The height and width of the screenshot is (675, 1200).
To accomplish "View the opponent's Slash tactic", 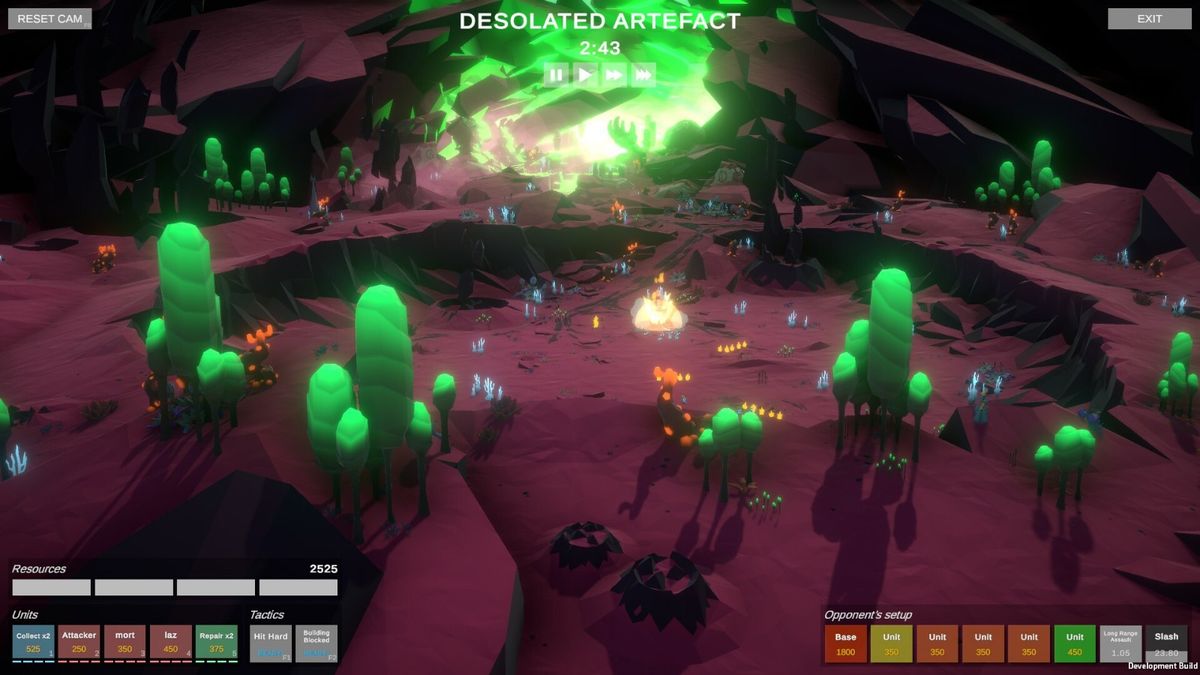I will pyautogui.click(x=1166, y=644).
